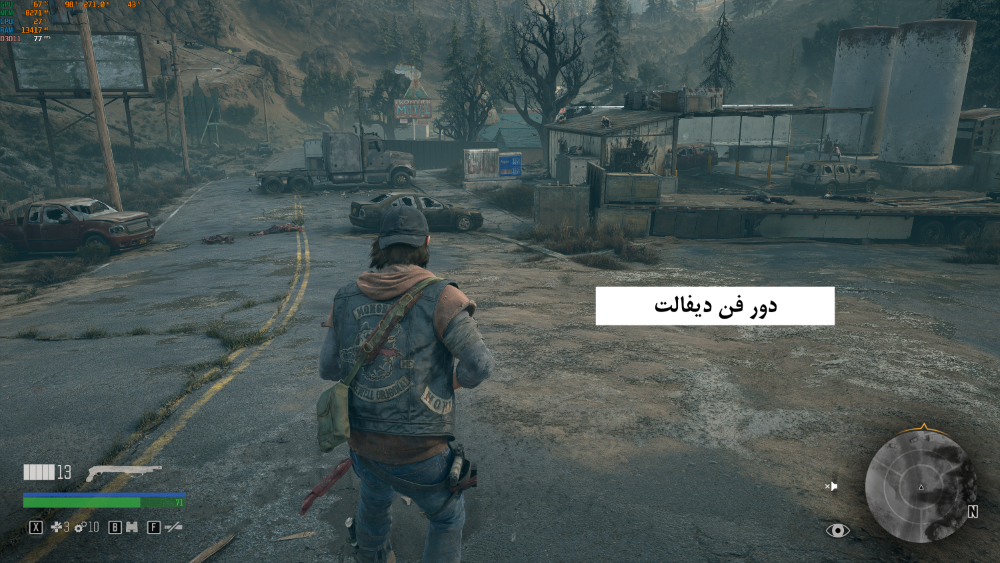The image size is (1000, 563).
Task: Click the white Arabic caption box
Action: (x=715, y=306)
